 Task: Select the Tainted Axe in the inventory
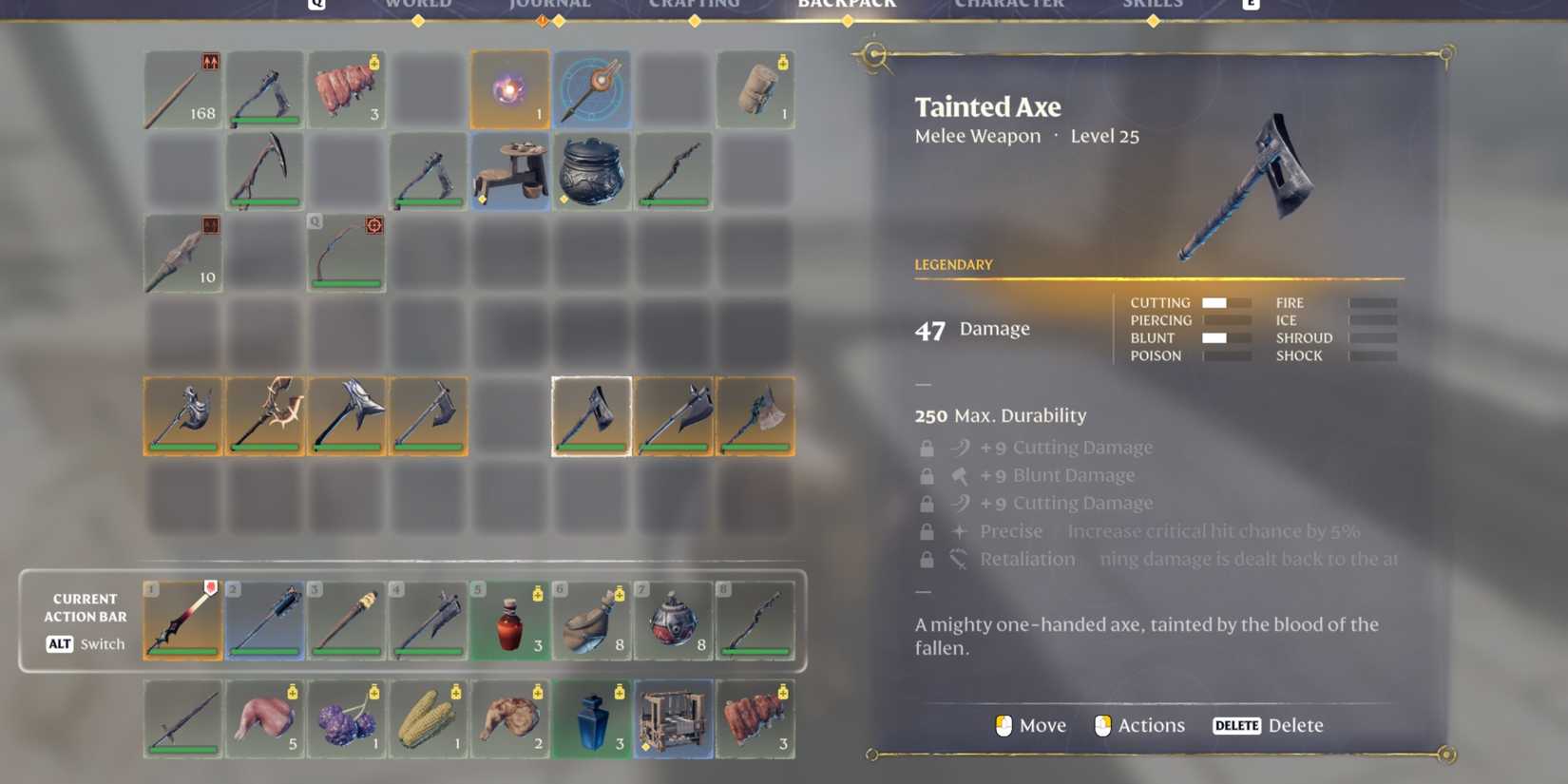[591, 415]
